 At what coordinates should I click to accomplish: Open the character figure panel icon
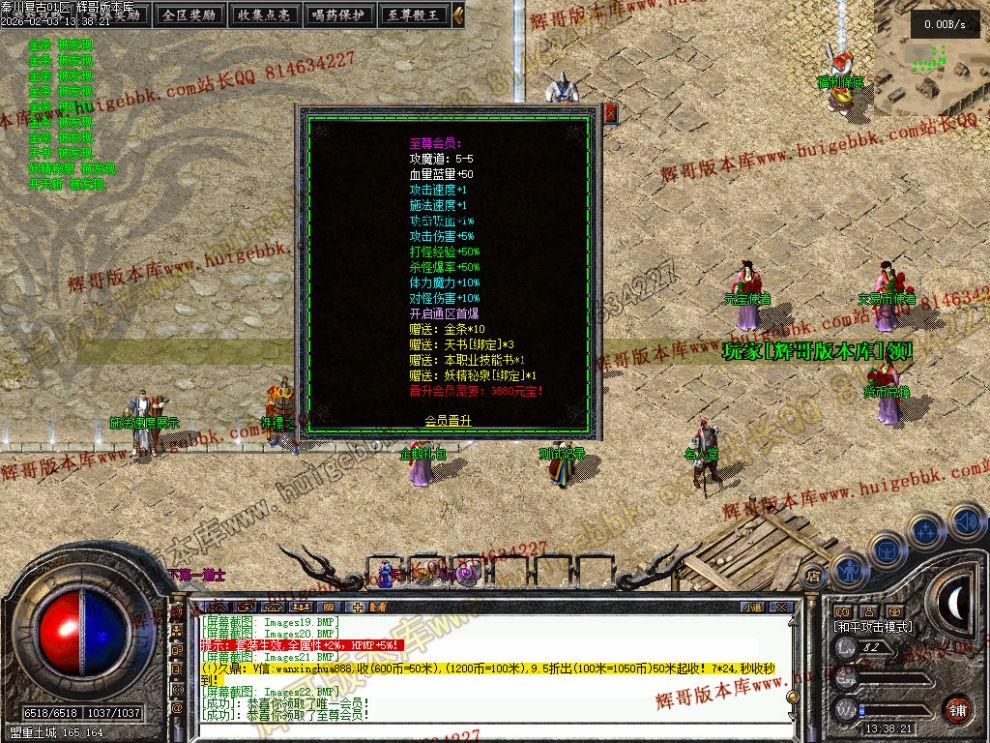[x=849, y=567]
